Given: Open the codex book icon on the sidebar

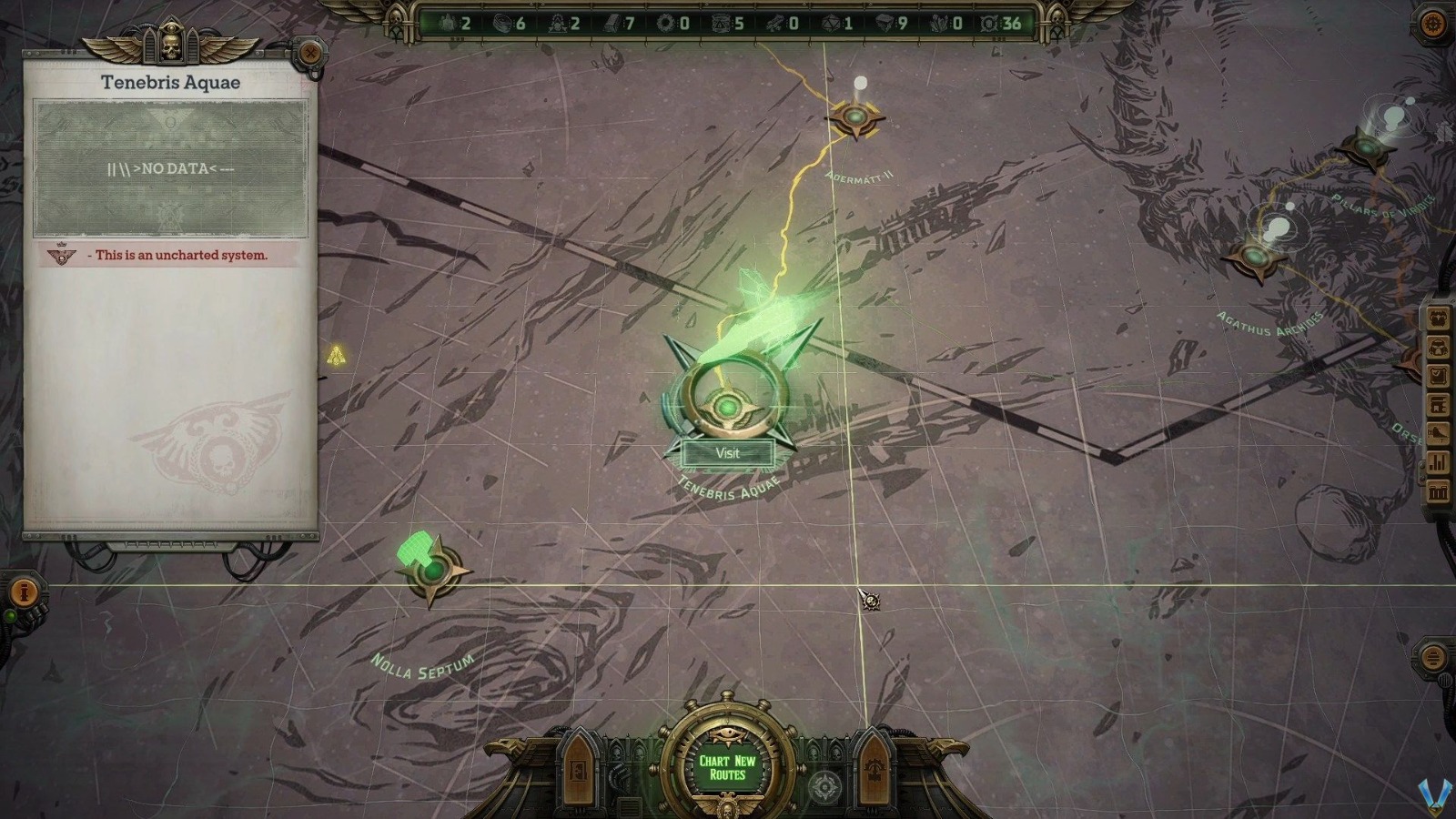Looking at the screenshot, I should pos(1440,402).
